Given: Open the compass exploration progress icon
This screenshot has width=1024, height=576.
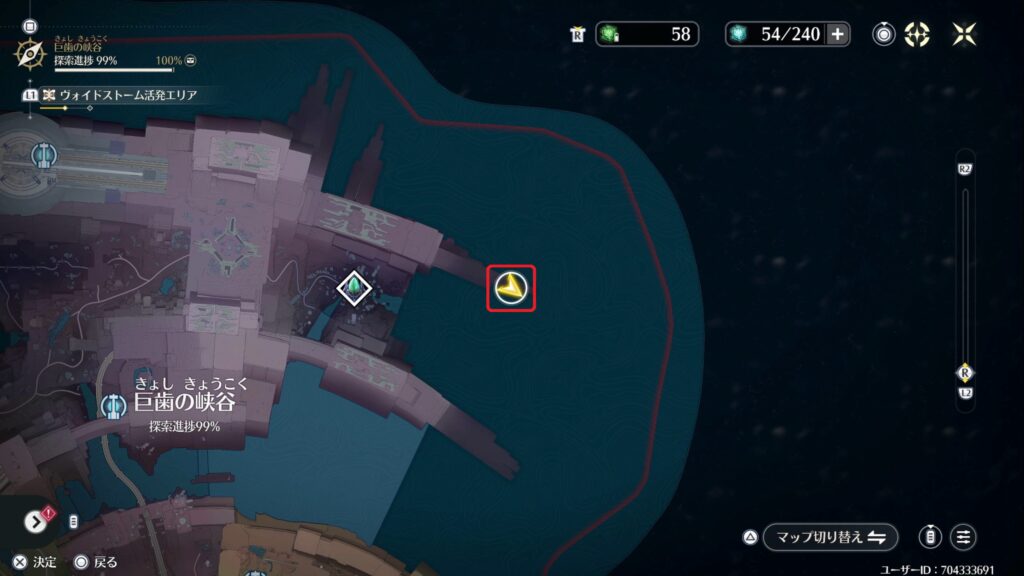Looking at the screenshot, I should [x=29, y=53].
